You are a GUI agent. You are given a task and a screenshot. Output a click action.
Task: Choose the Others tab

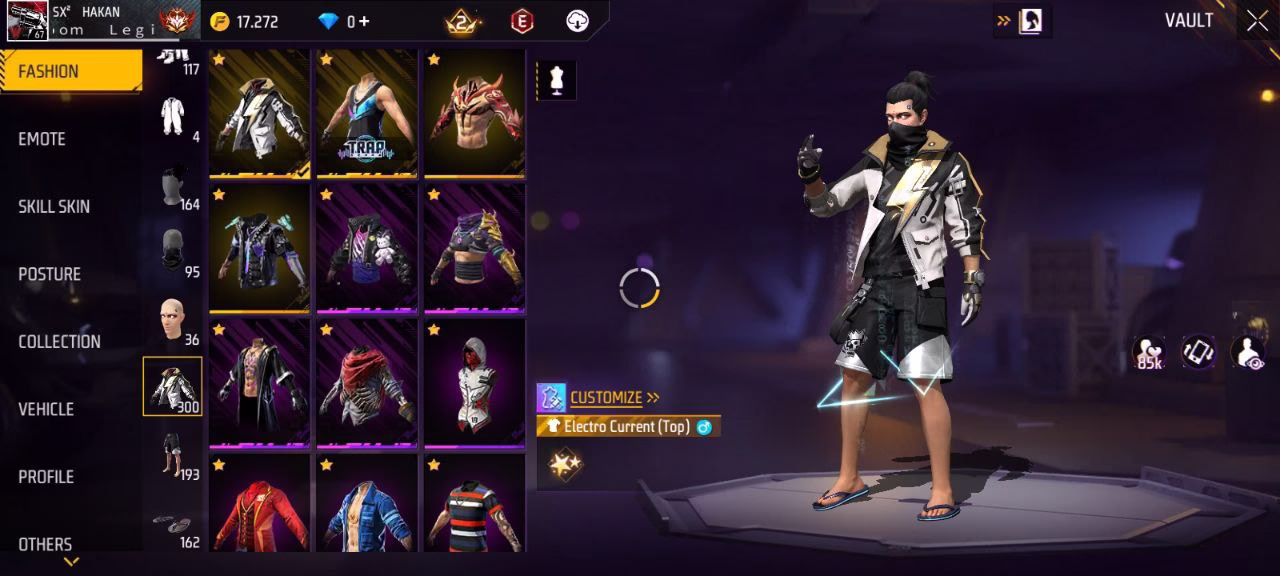(45, 544)
